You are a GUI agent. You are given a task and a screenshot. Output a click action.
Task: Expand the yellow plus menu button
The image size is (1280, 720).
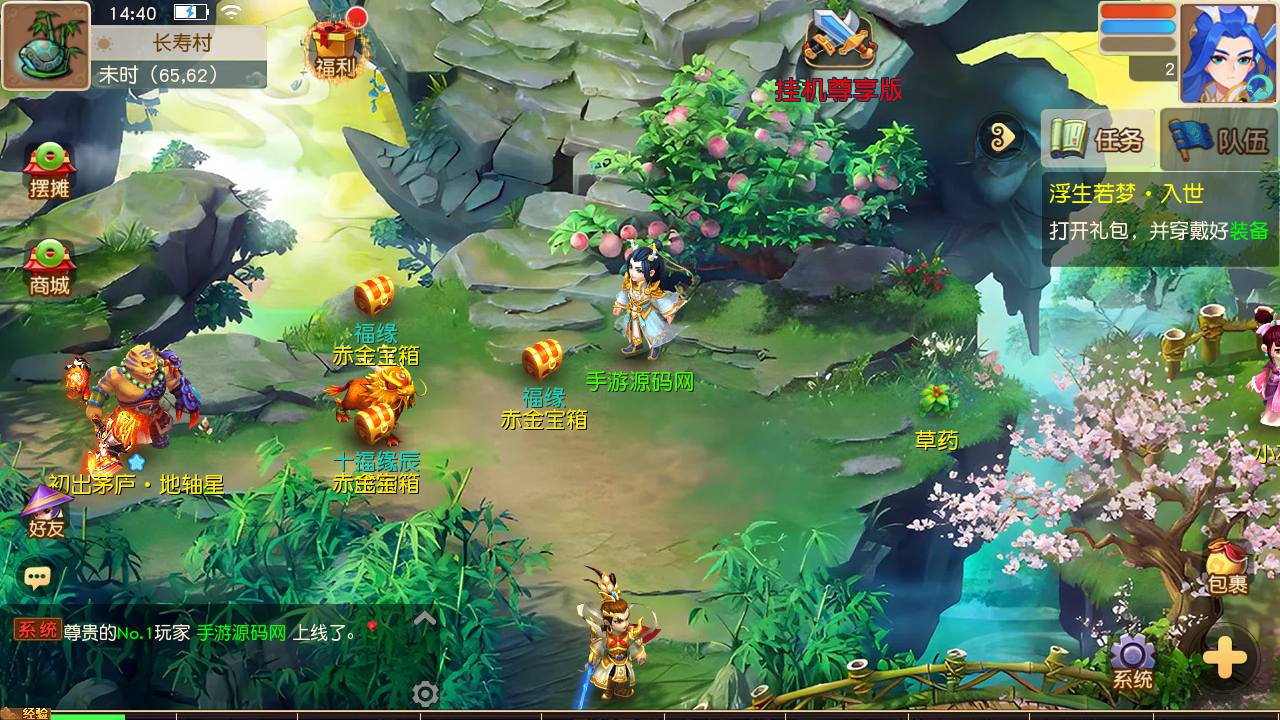point(1225,658)
